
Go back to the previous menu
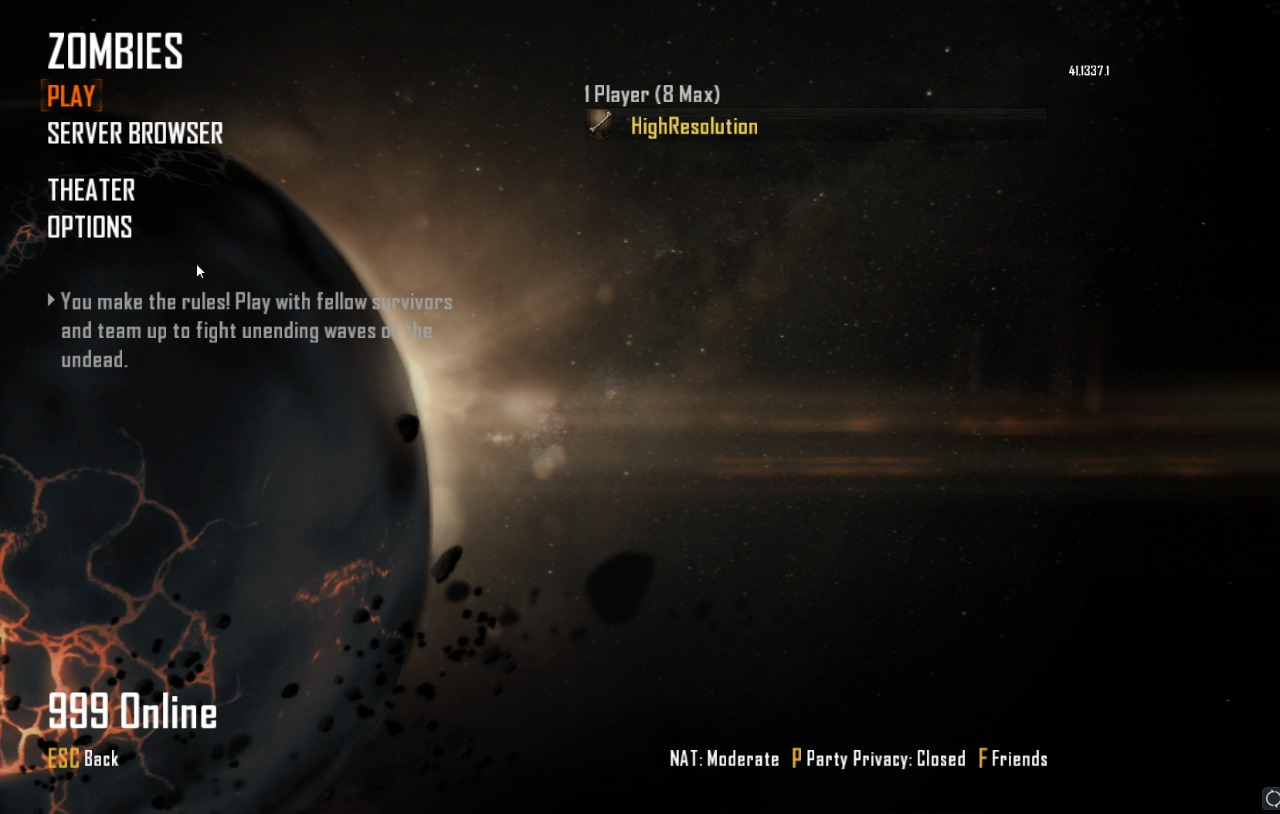coord(84,759)
